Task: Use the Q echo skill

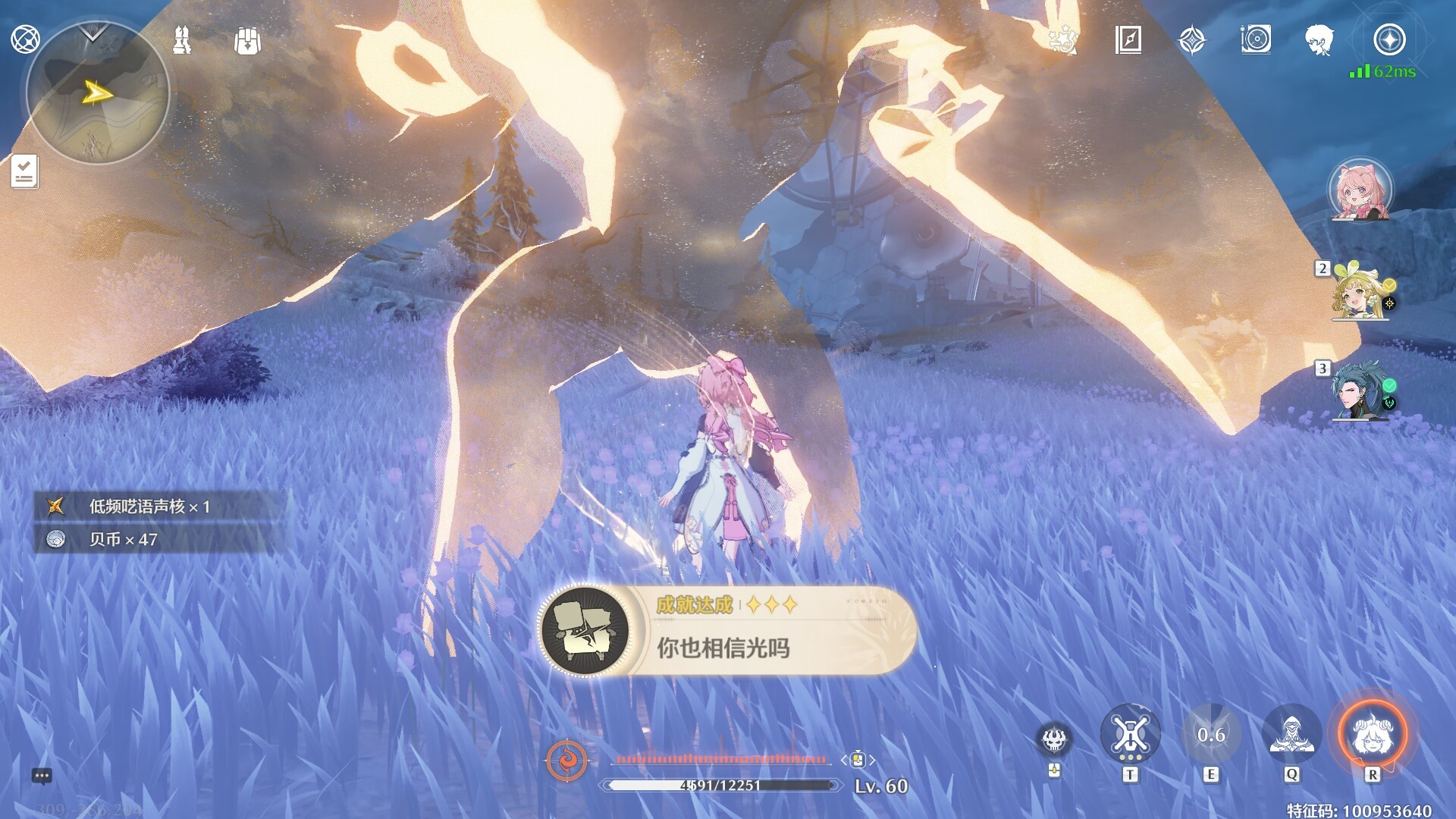Action: point(1291,734)
